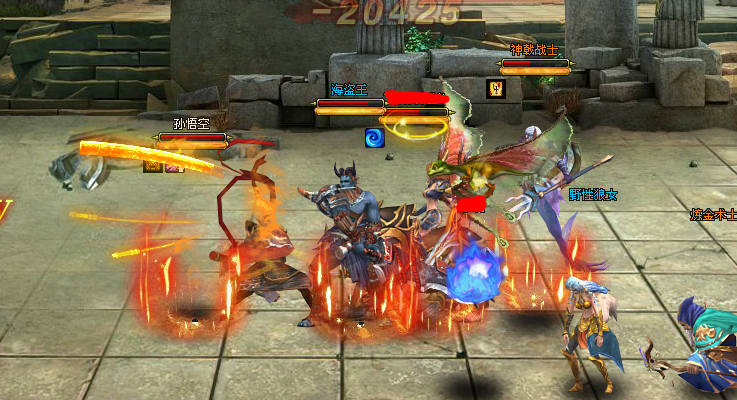Select the yellow buff icon below 神戟战士
This screenshot has height=400, width=737.
tap(495, 88)
